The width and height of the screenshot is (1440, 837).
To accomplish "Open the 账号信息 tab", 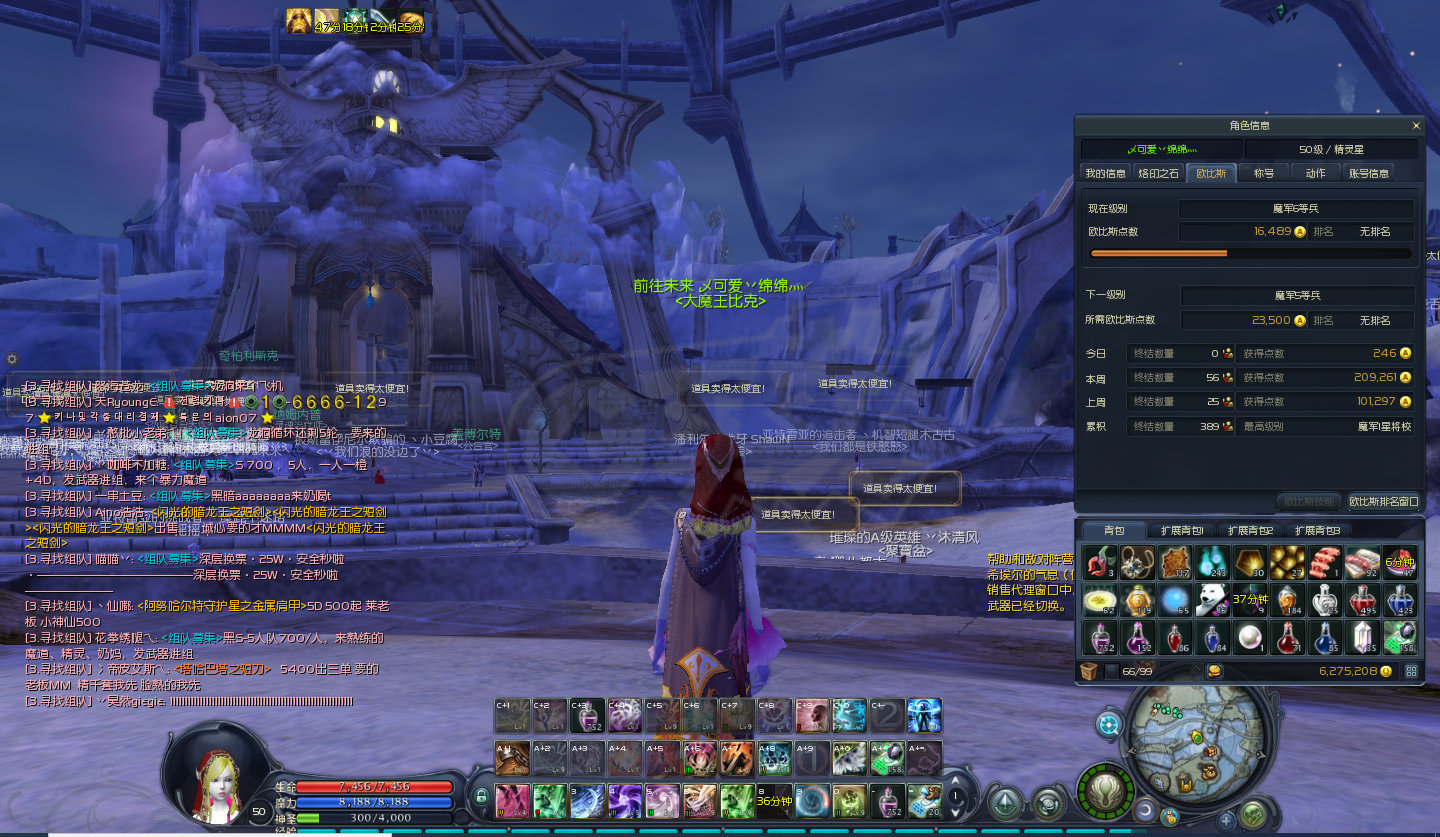I will coord(1369,173).
